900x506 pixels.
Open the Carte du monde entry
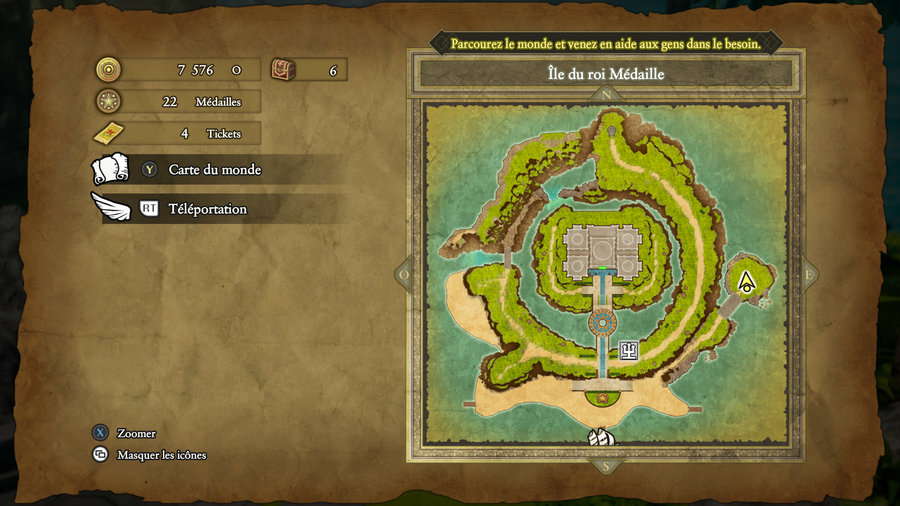(x=214, y=170)
